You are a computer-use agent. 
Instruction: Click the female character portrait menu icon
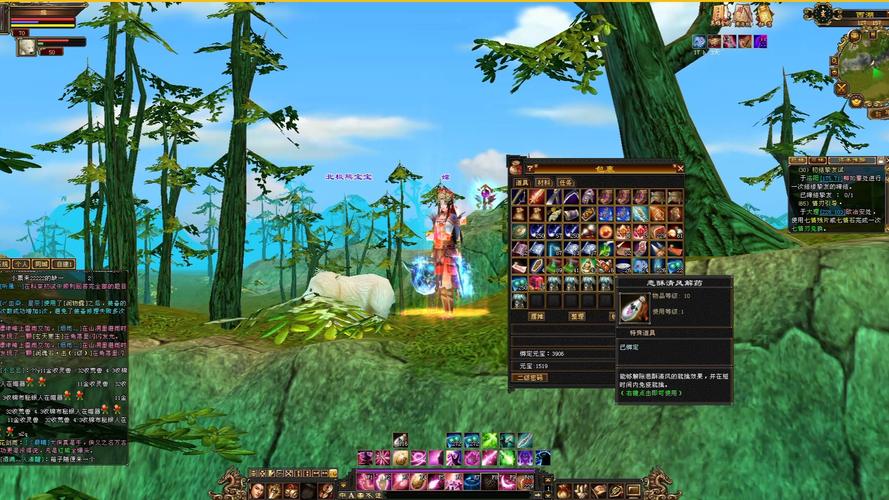coord(258,490)
